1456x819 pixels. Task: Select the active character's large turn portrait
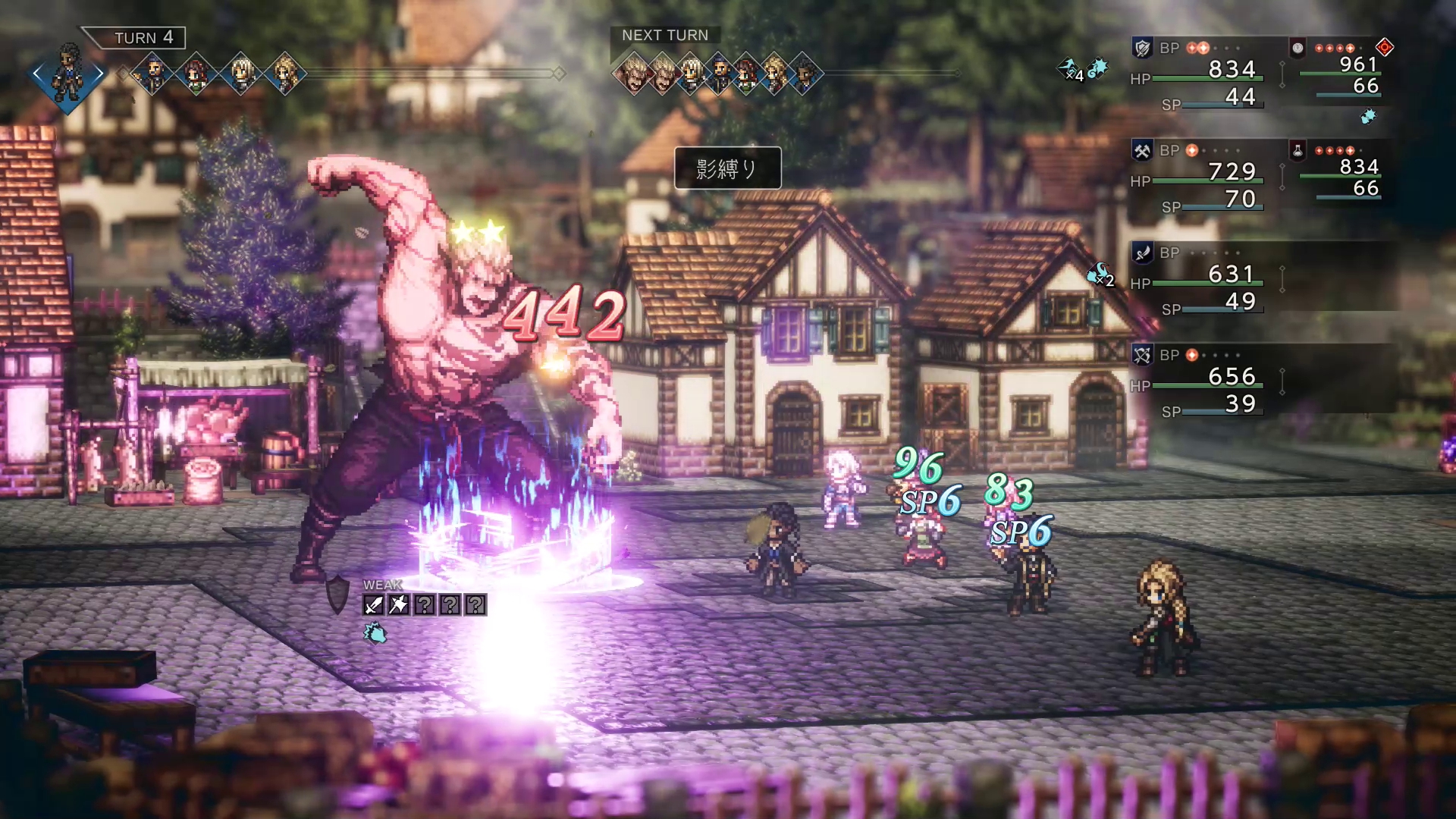tap(68, 74)
